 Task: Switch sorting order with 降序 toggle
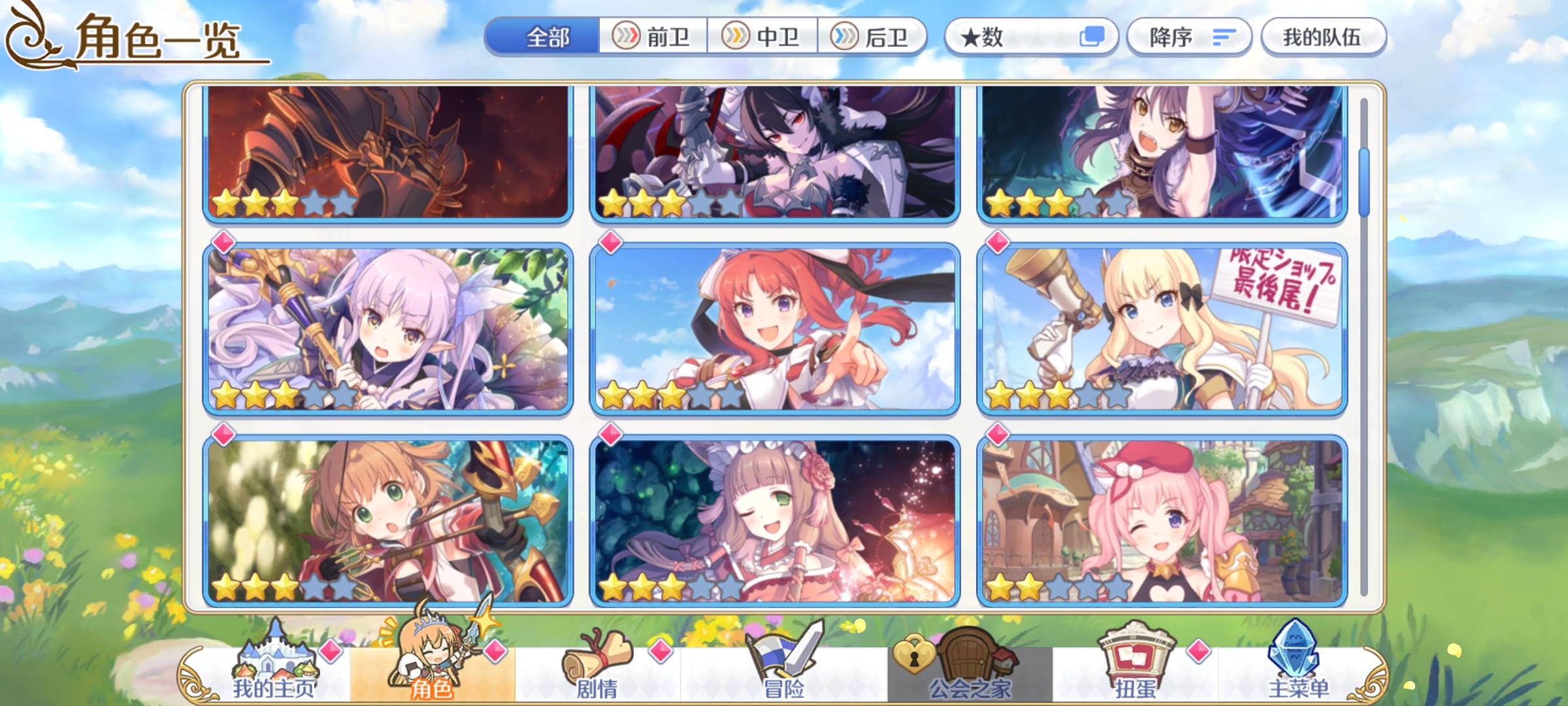tap(1189, 38)
